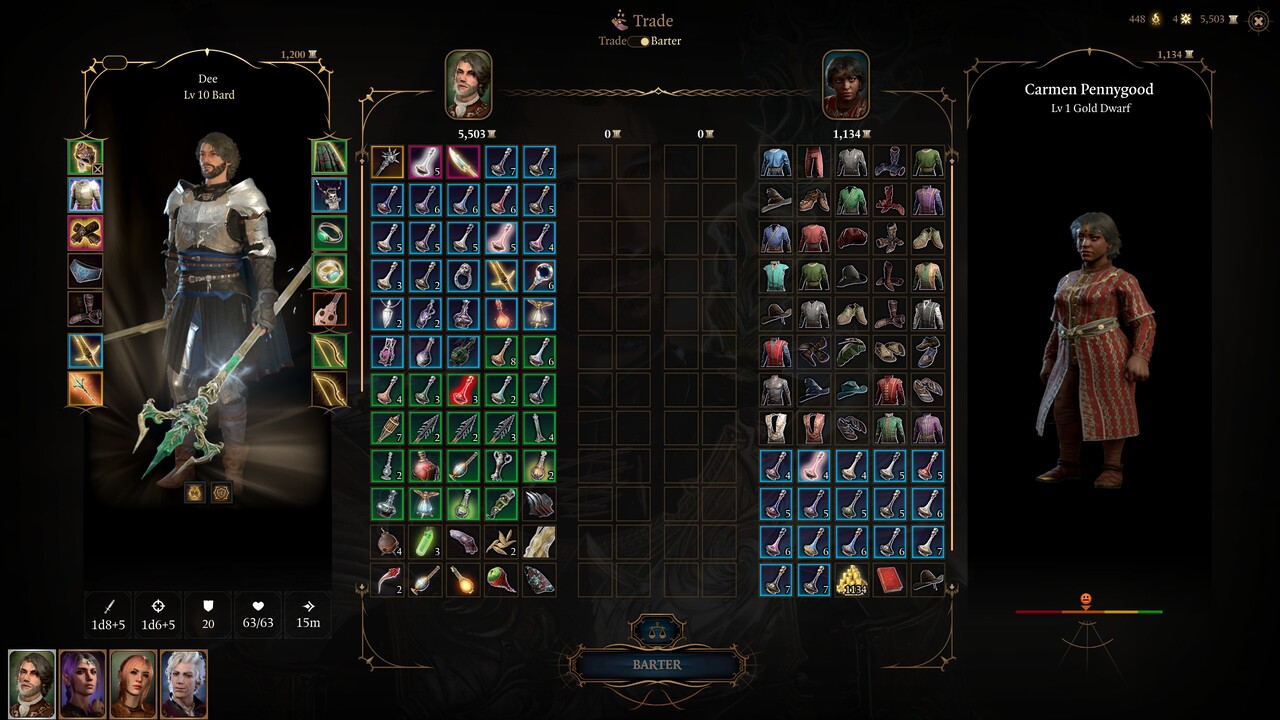Click the red book in the vendor's inventory
Viewport: 1280px width, 720px height.
889,580
